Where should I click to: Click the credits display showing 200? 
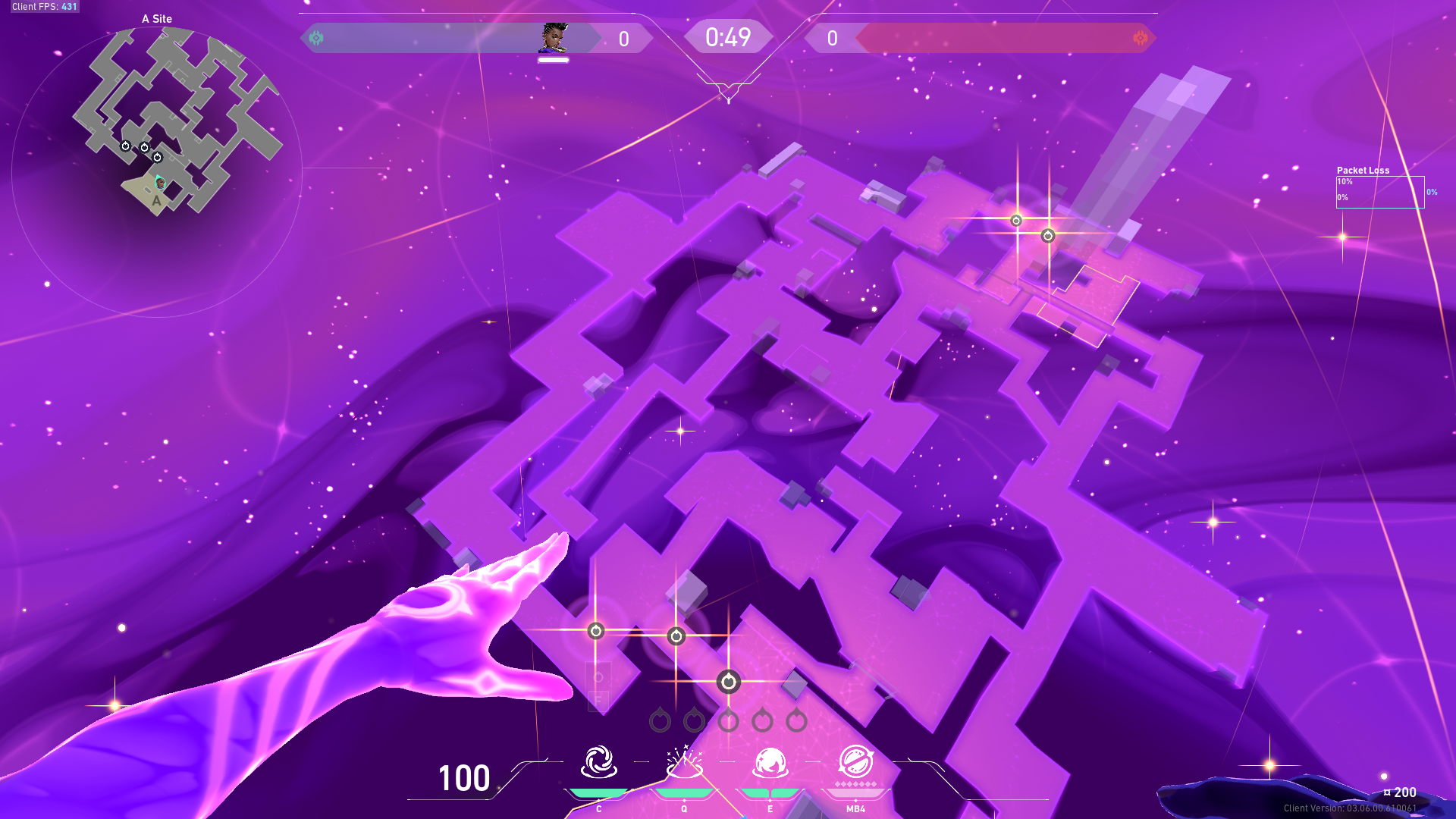[x=1401, y=791]
